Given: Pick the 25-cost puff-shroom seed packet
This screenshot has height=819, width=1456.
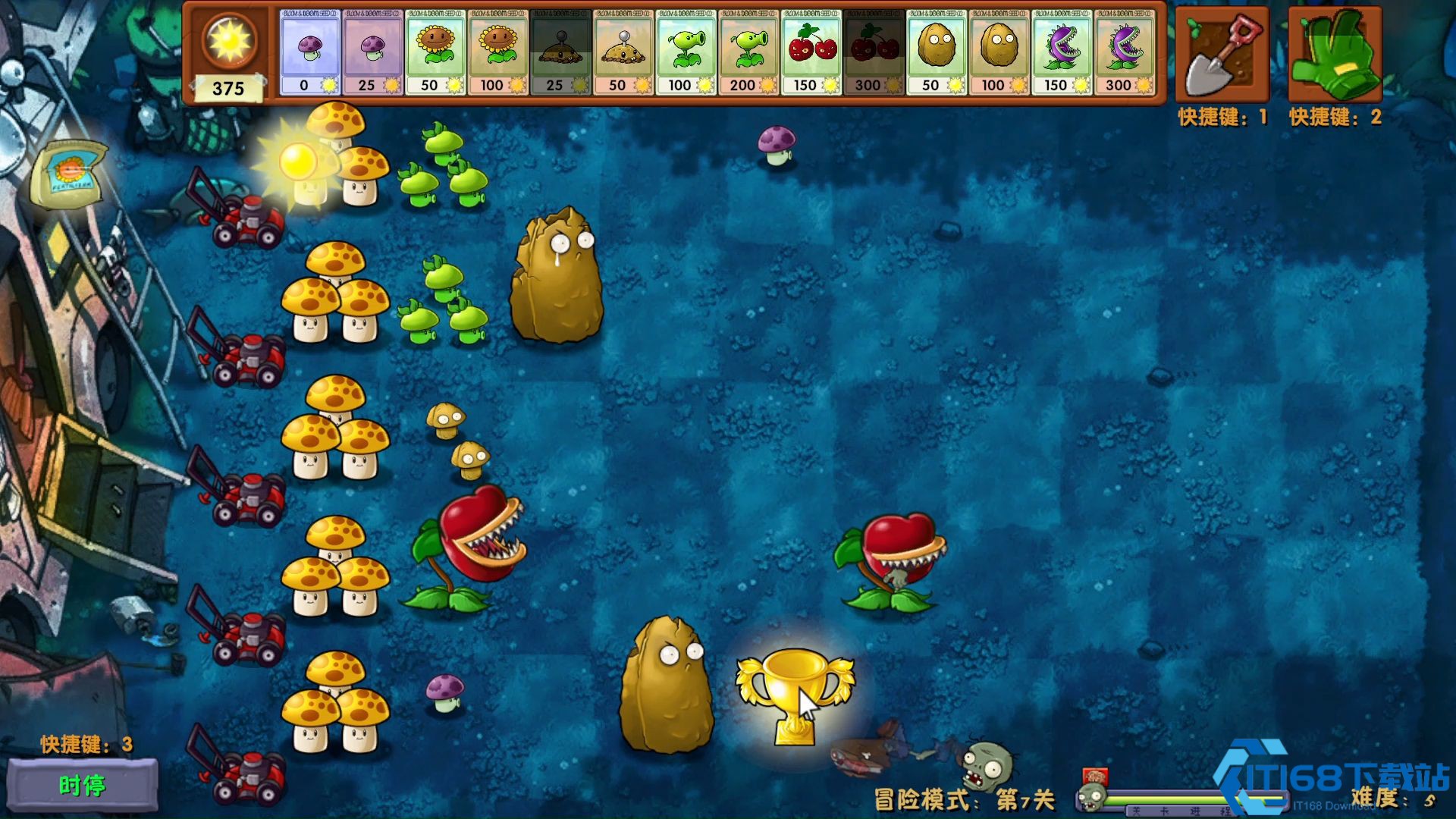Looking at the screenshot, I should [x=372, y=52].
